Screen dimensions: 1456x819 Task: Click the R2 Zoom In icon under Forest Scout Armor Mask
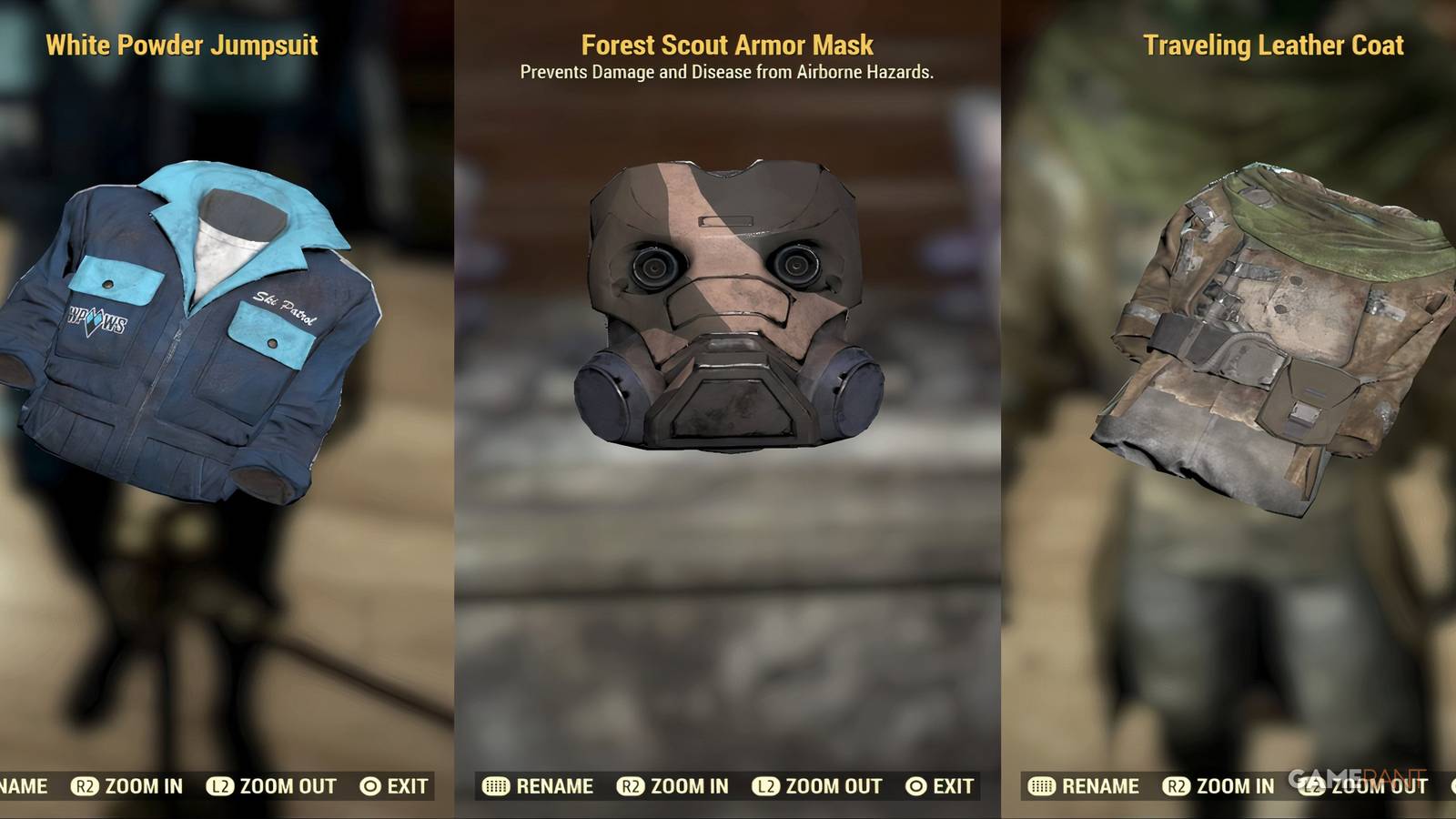coord(630,786)
